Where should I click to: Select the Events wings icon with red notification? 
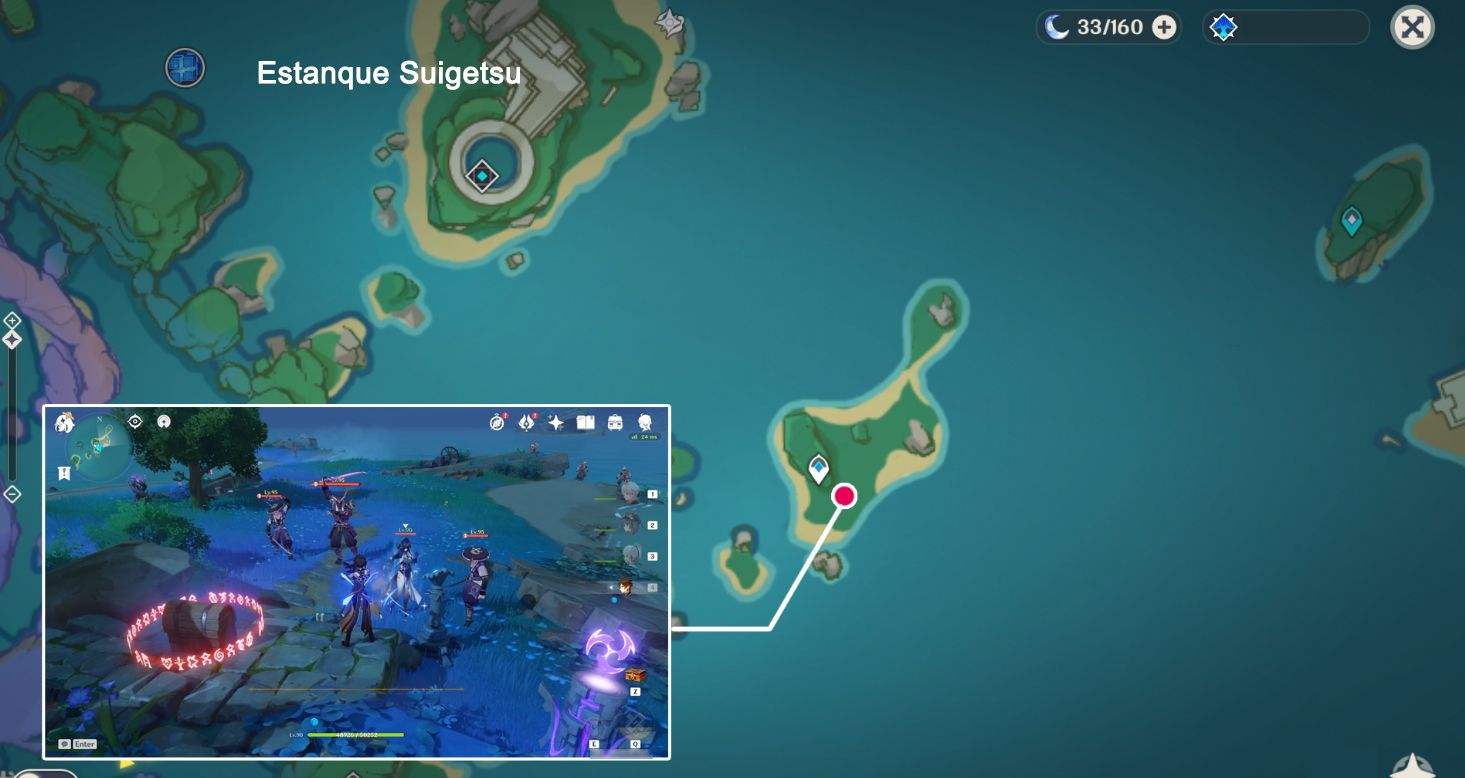coord(527,421)
